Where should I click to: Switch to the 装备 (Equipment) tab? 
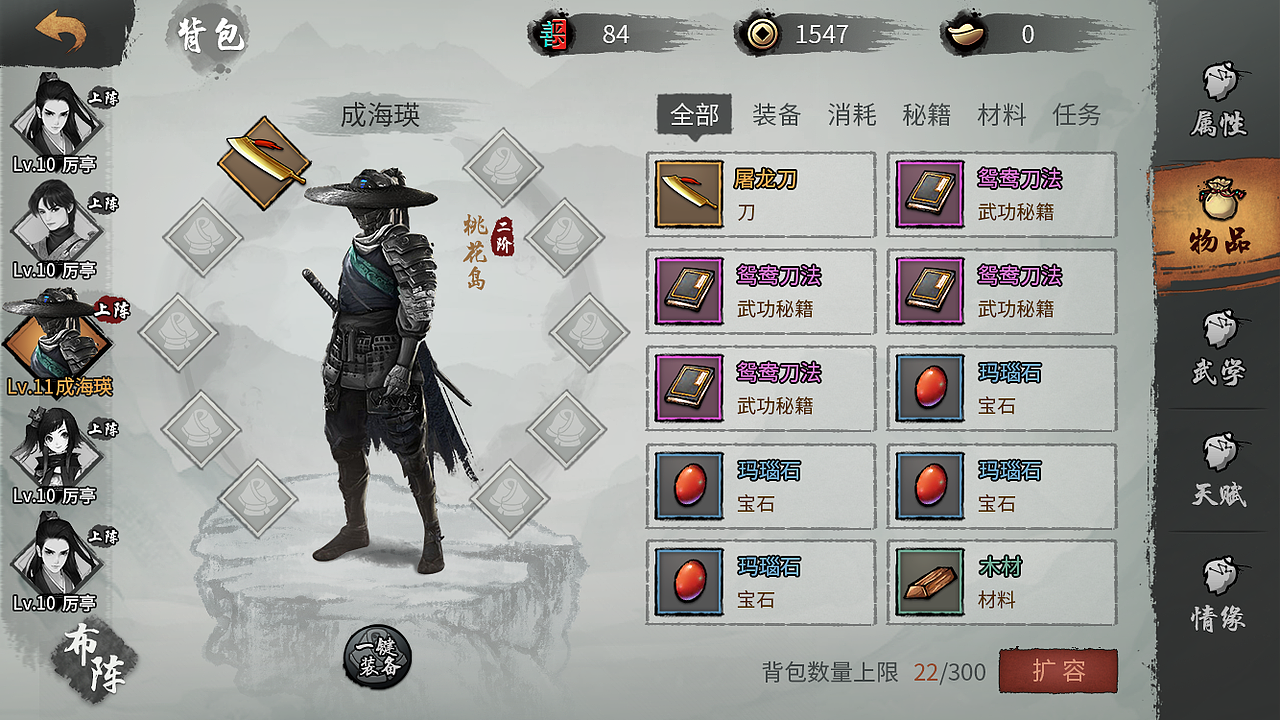(x=775, y=115)
